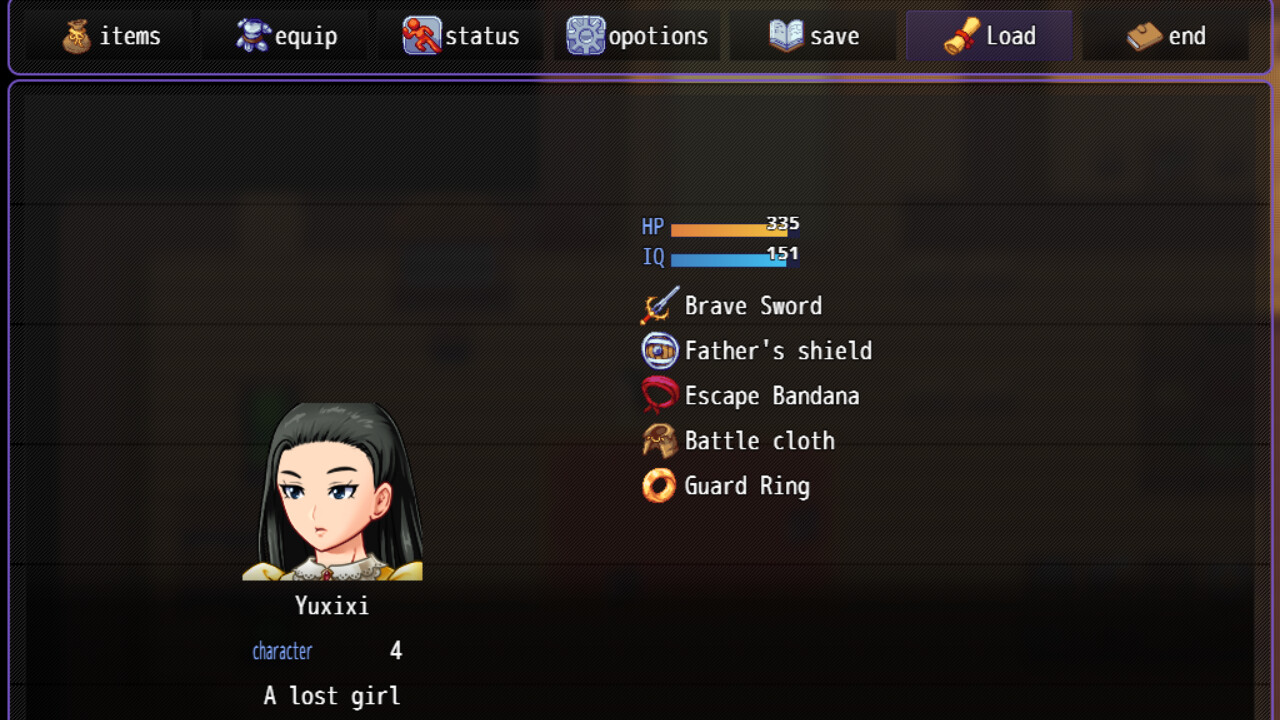Viewport: 1280px width, 720px height.
Task: Click the gear icon beside opotions
Action: coord(584,35)
